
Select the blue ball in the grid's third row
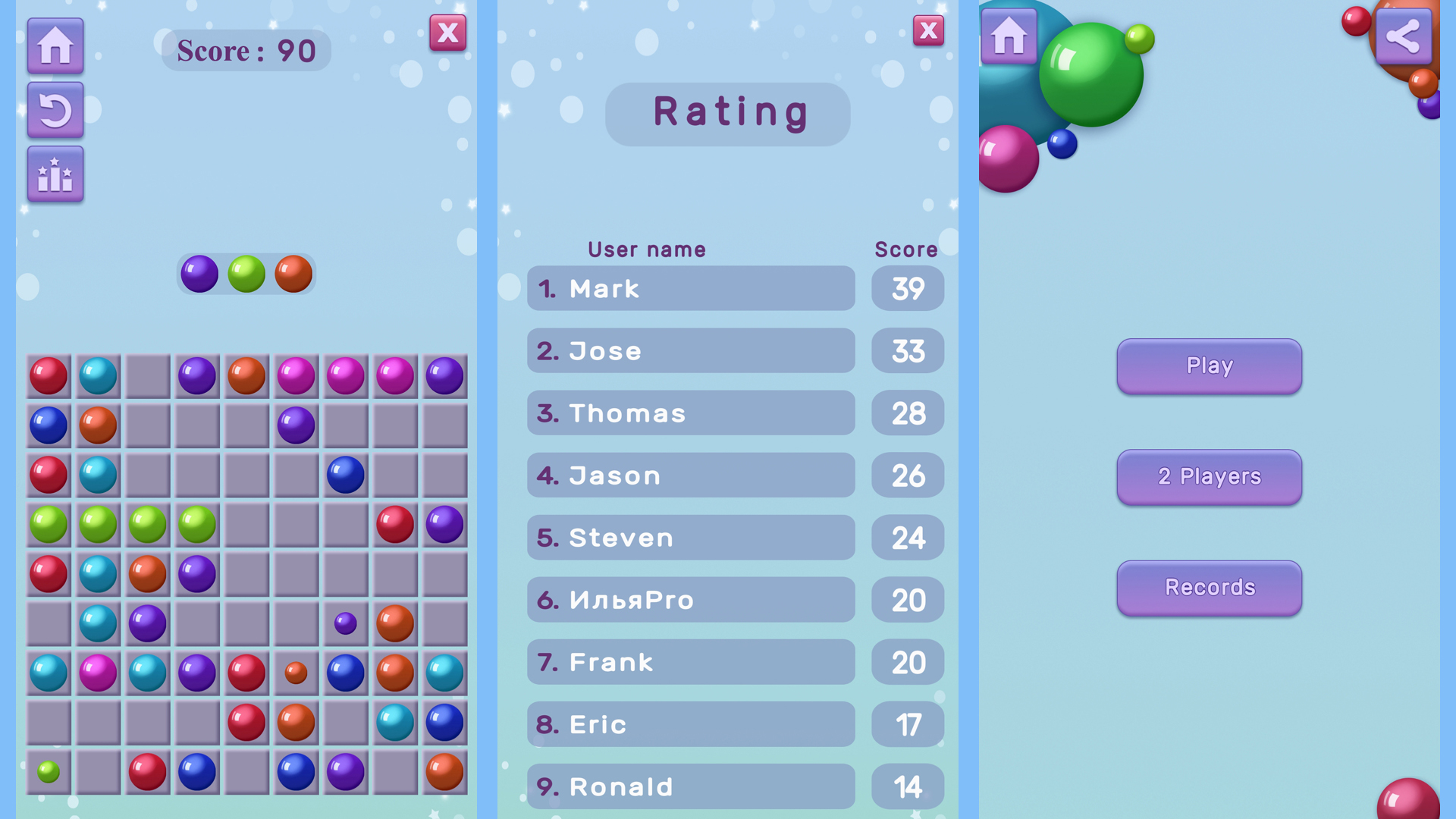[346, 475]
